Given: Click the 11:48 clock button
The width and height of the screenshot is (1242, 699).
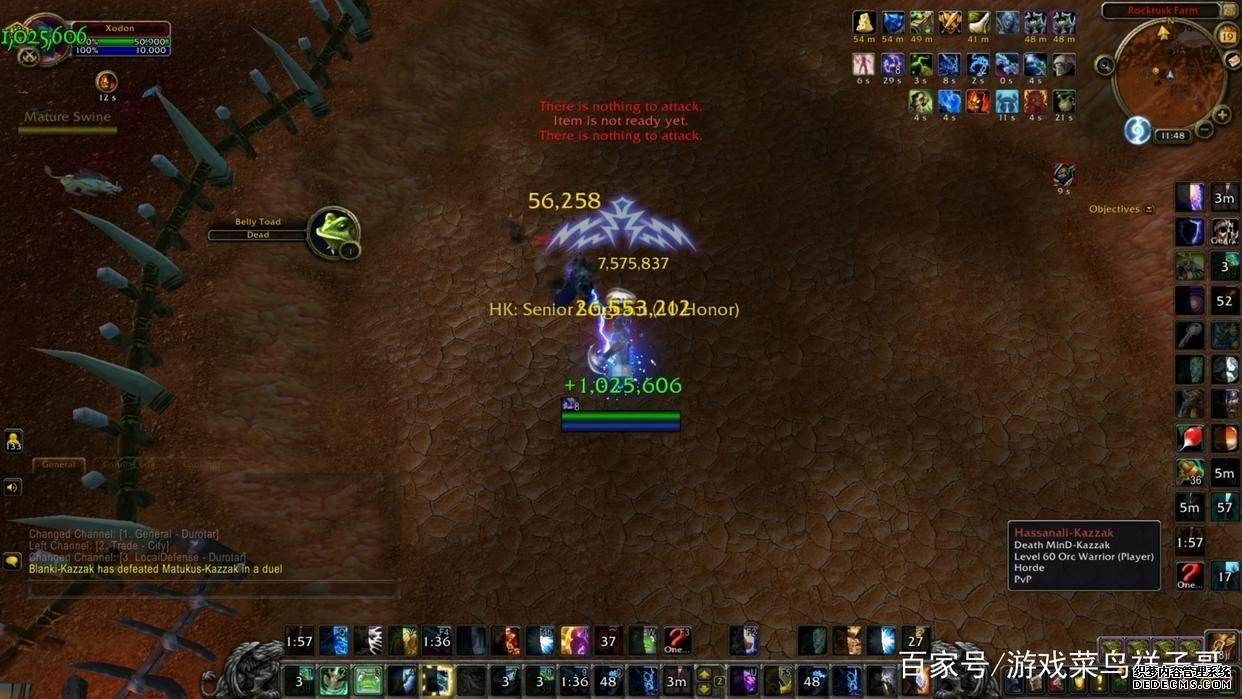Looking at the screenshot, I should click(x=1172, y=135).
